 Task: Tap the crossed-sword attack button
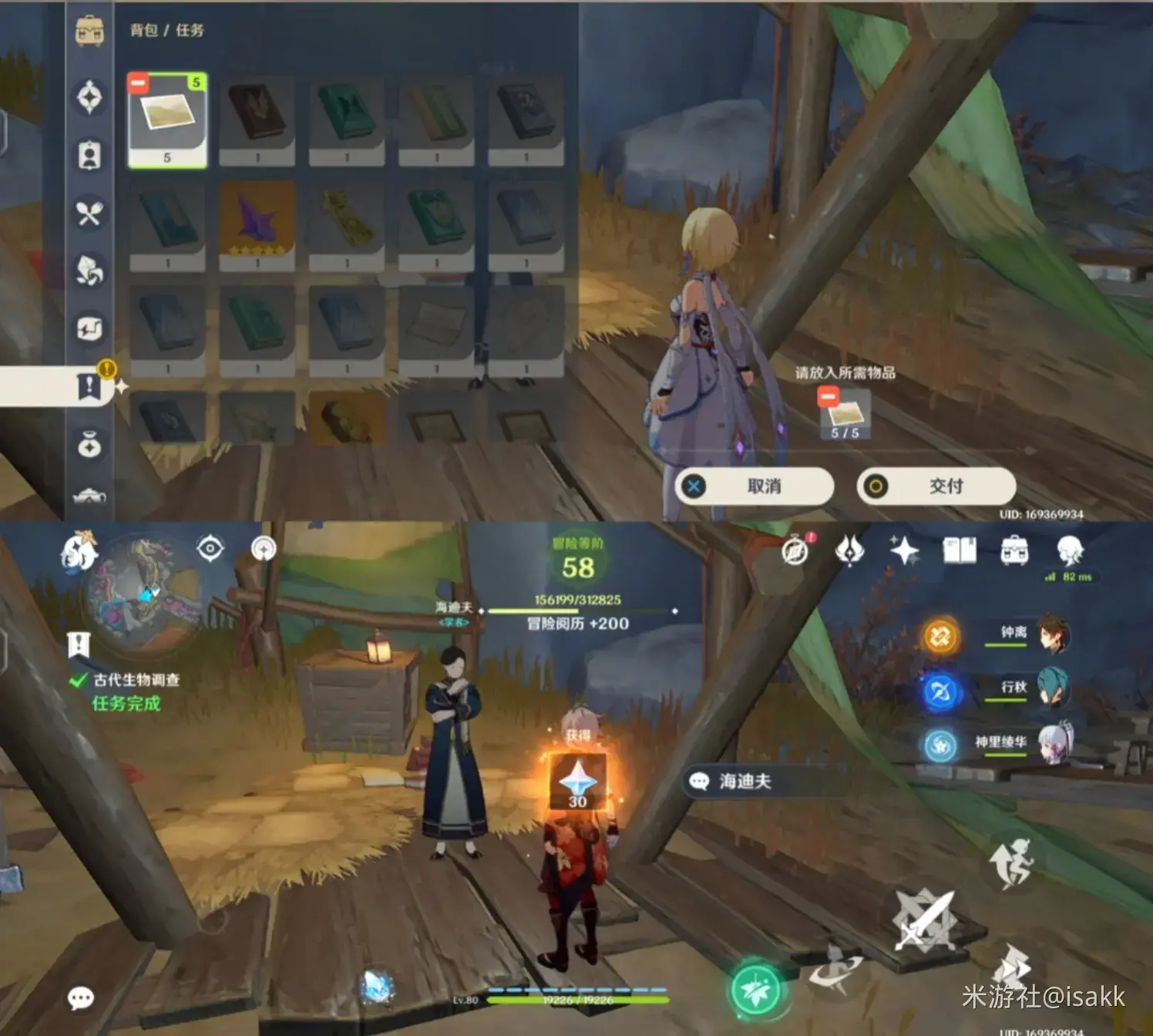tap(924, 920)
